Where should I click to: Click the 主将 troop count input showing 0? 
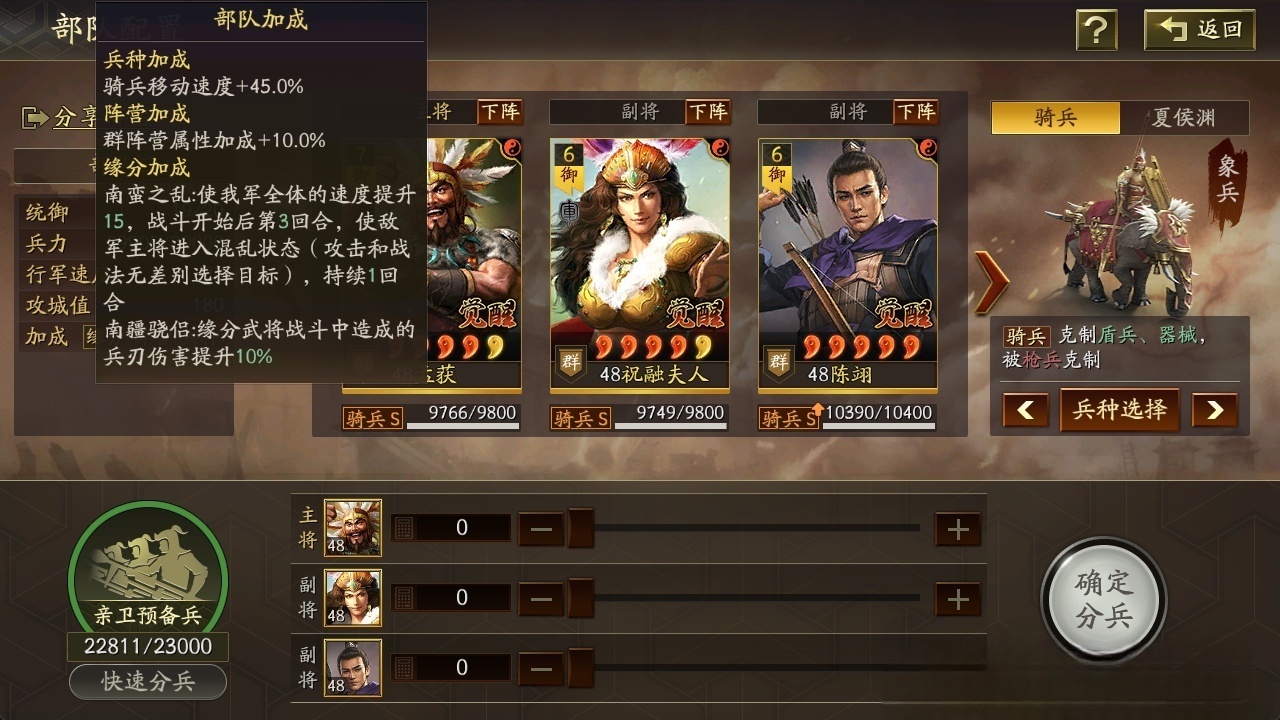pyautogui.click(x=462, y=527)
